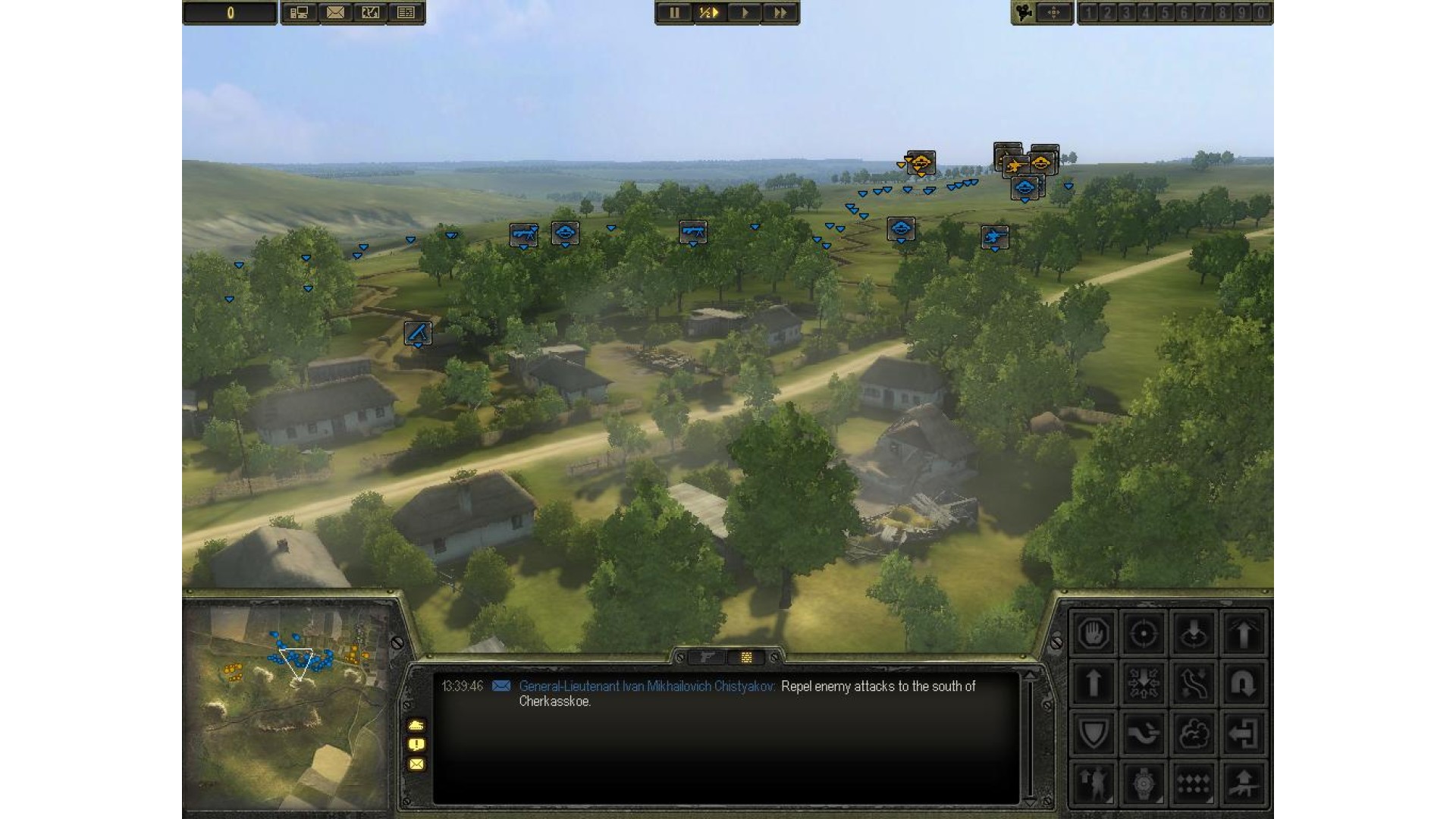Select the stop order hand icon
The height and width of the screenshot is (819, 1456).
pyautogui.click(x=1093, y=633)
